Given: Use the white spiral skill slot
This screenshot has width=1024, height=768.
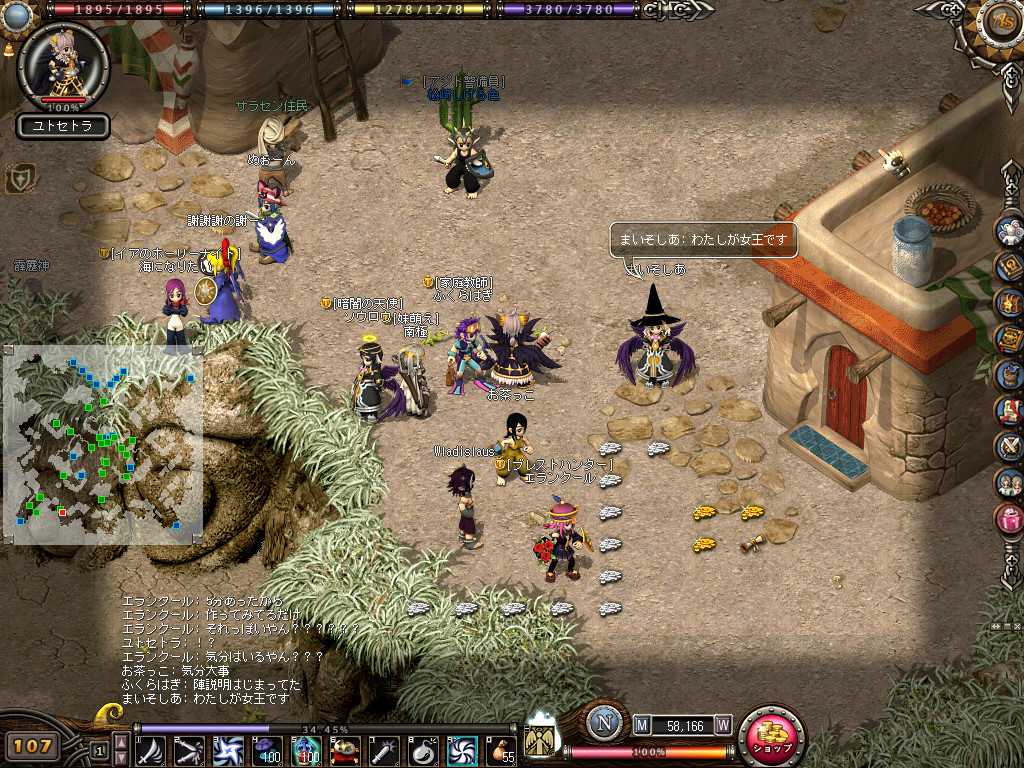Looking at the screenshot, I should (462, 749).
